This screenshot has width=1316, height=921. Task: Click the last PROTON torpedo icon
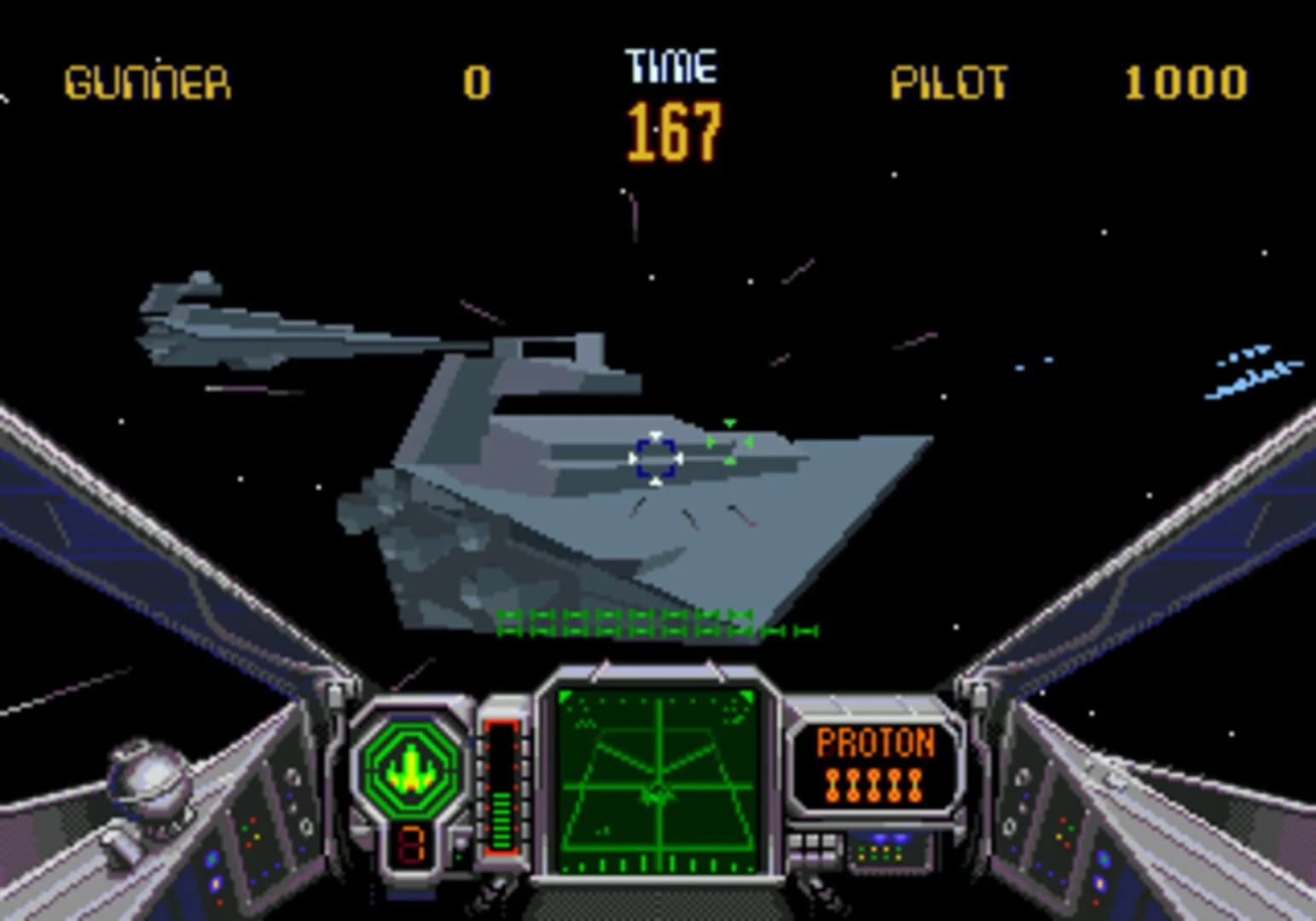(915, 783)
